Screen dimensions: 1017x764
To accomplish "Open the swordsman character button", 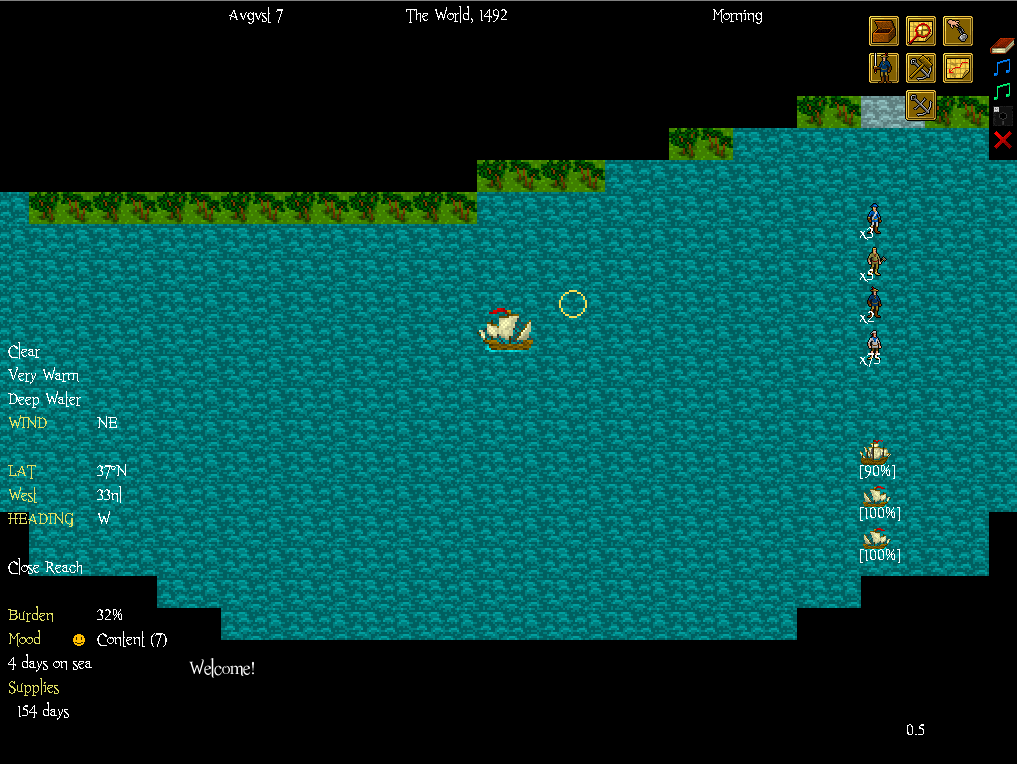I will (x=884, y=68).
